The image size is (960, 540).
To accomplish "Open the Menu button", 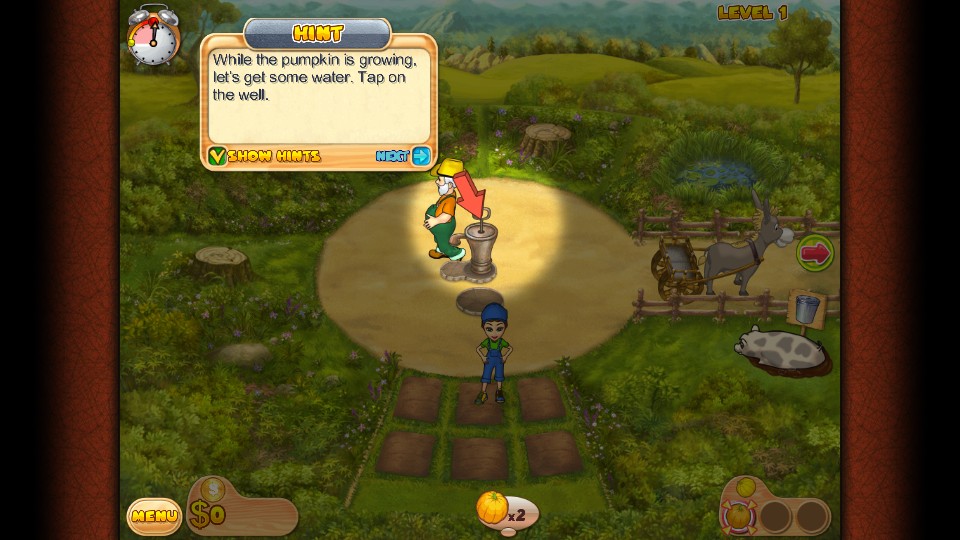I will pyautogui.click(x=154, y=516).
